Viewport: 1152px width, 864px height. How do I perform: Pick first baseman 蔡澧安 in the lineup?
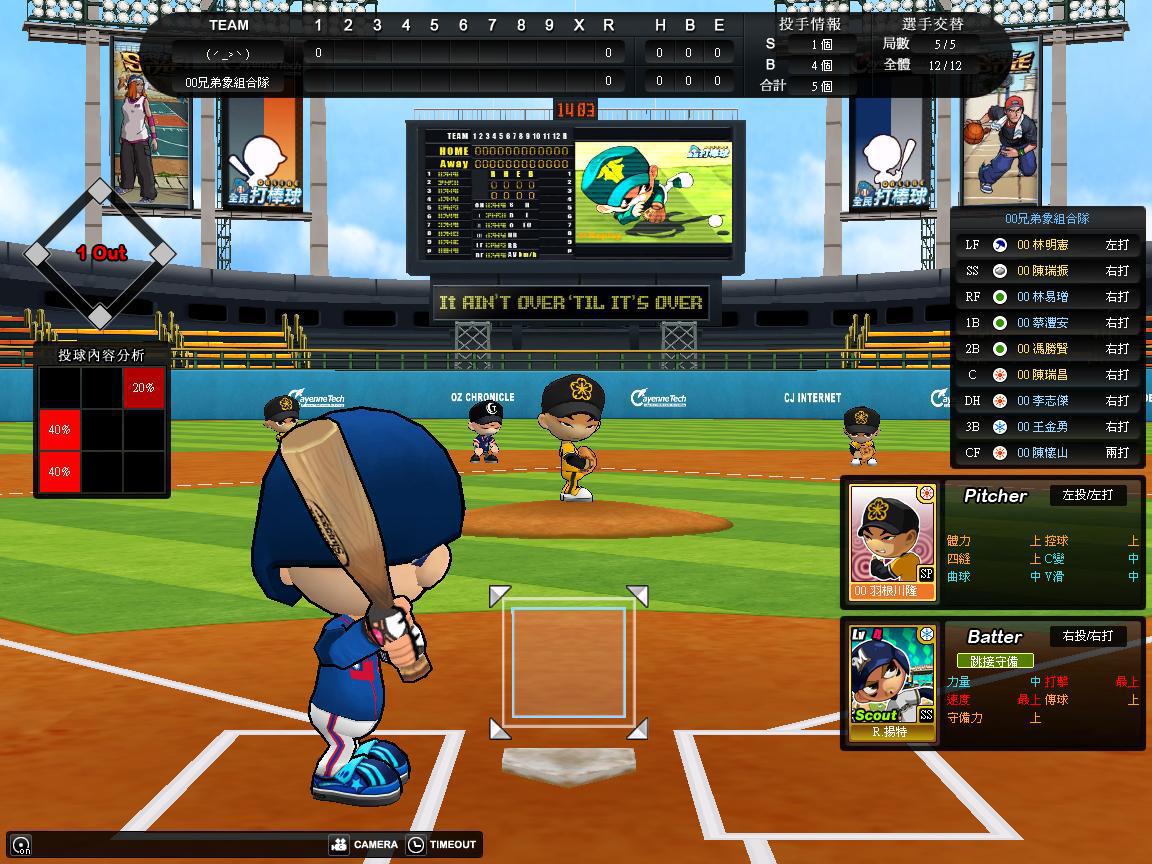pyautogui.click(x=1046, y=322)
